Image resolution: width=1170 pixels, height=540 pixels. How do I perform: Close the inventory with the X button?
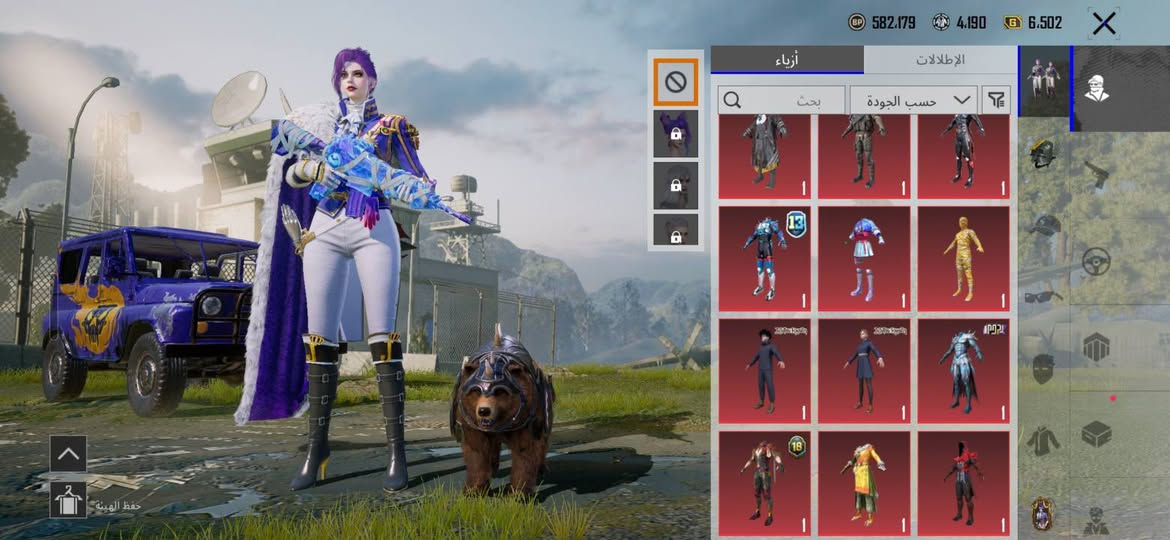pos(1104,24)
